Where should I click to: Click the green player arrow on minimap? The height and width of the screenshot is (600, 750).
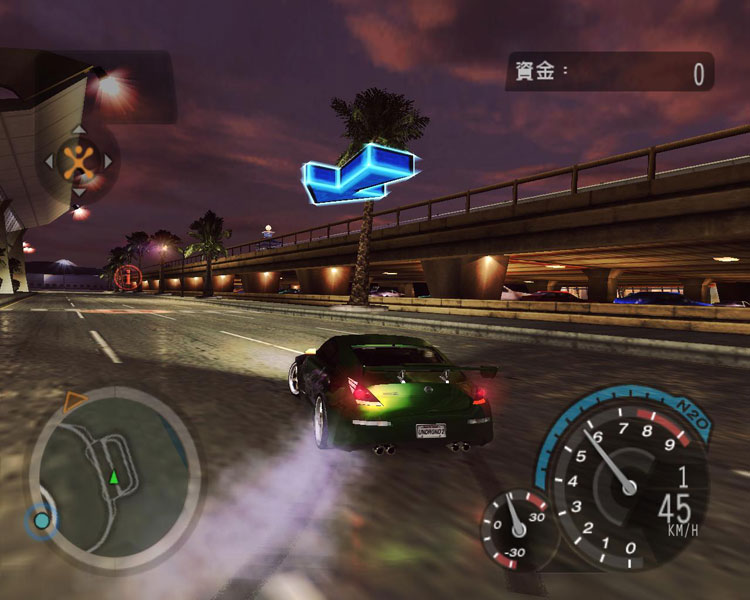pyautogui.click(x=115, y=477)
